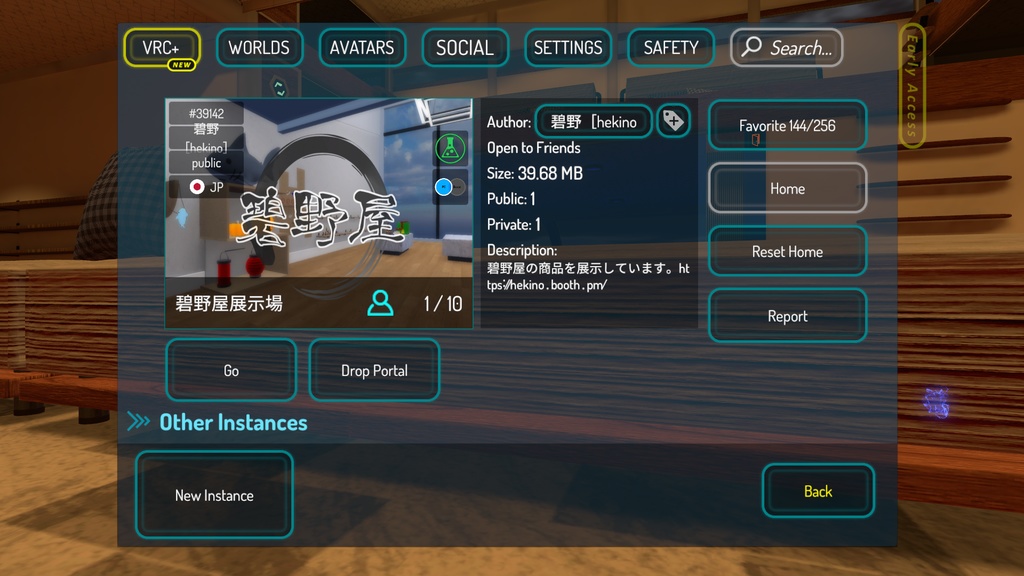Go Back from world details

pos(818,491)
